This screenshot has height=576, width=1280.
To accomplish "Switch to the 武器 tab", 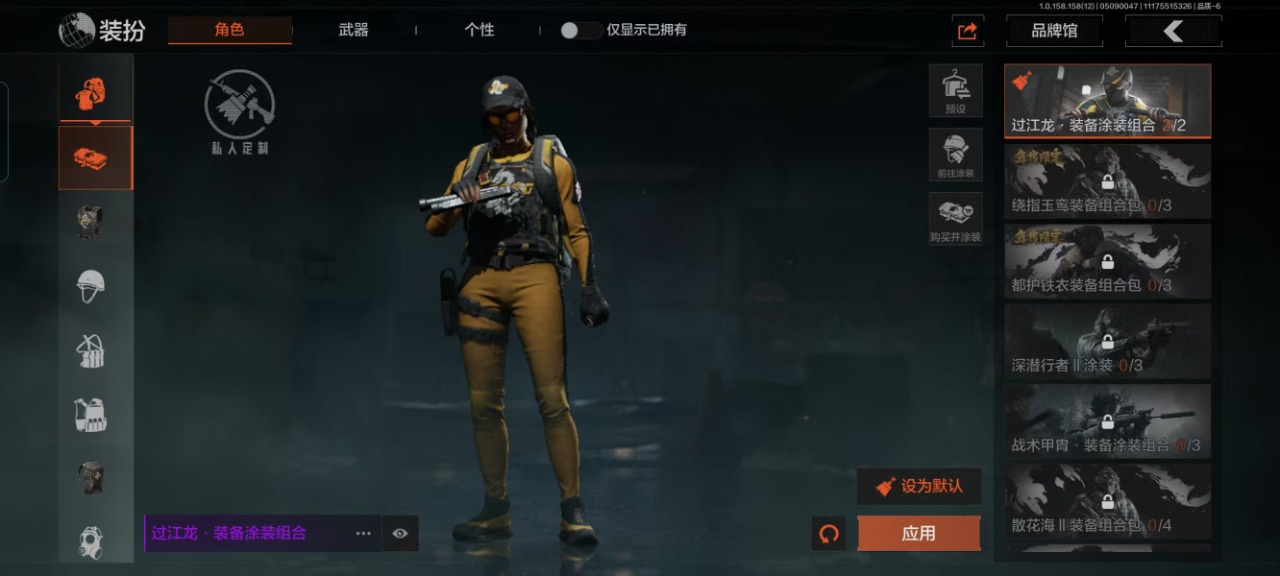I will pyautogui.click(x=353, y=30).
